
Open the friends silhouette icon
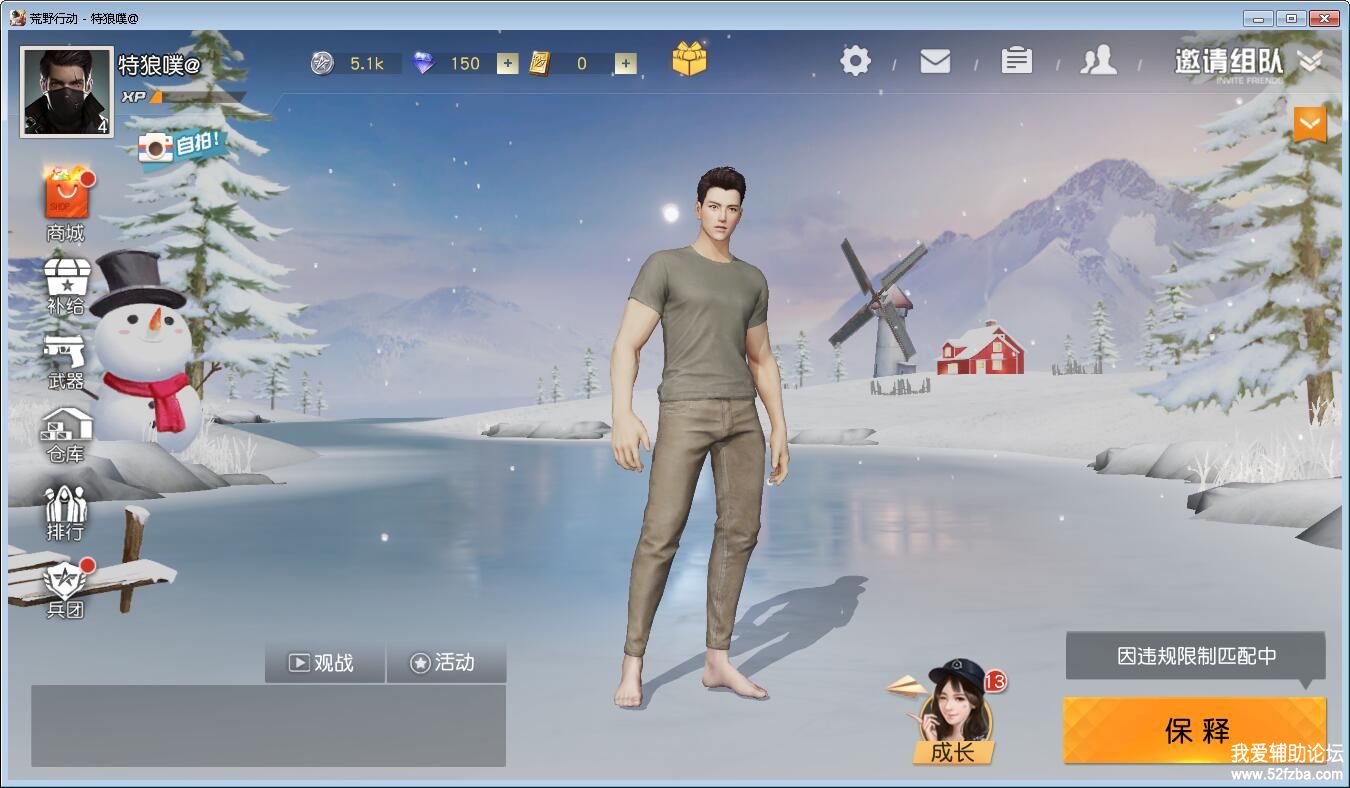[1098, 61]
